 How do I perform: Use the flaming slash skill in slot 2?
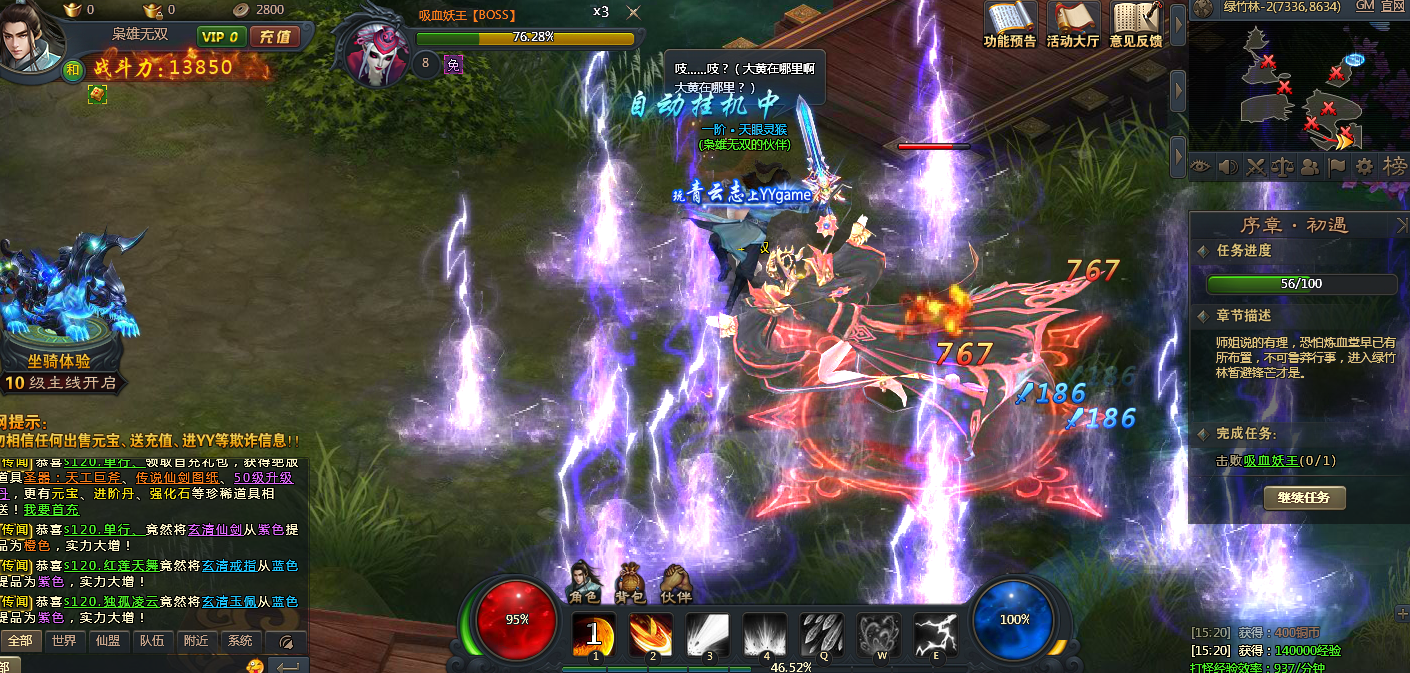pyautogui.click(x=651, y=636)
